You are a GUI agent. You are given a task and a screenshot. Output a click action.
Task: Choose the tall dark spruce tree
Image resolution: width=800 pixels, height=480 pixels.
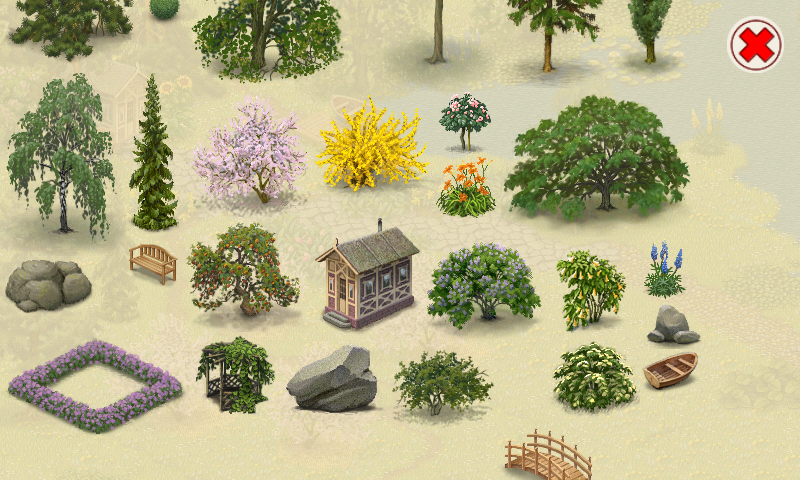point(152,160)
